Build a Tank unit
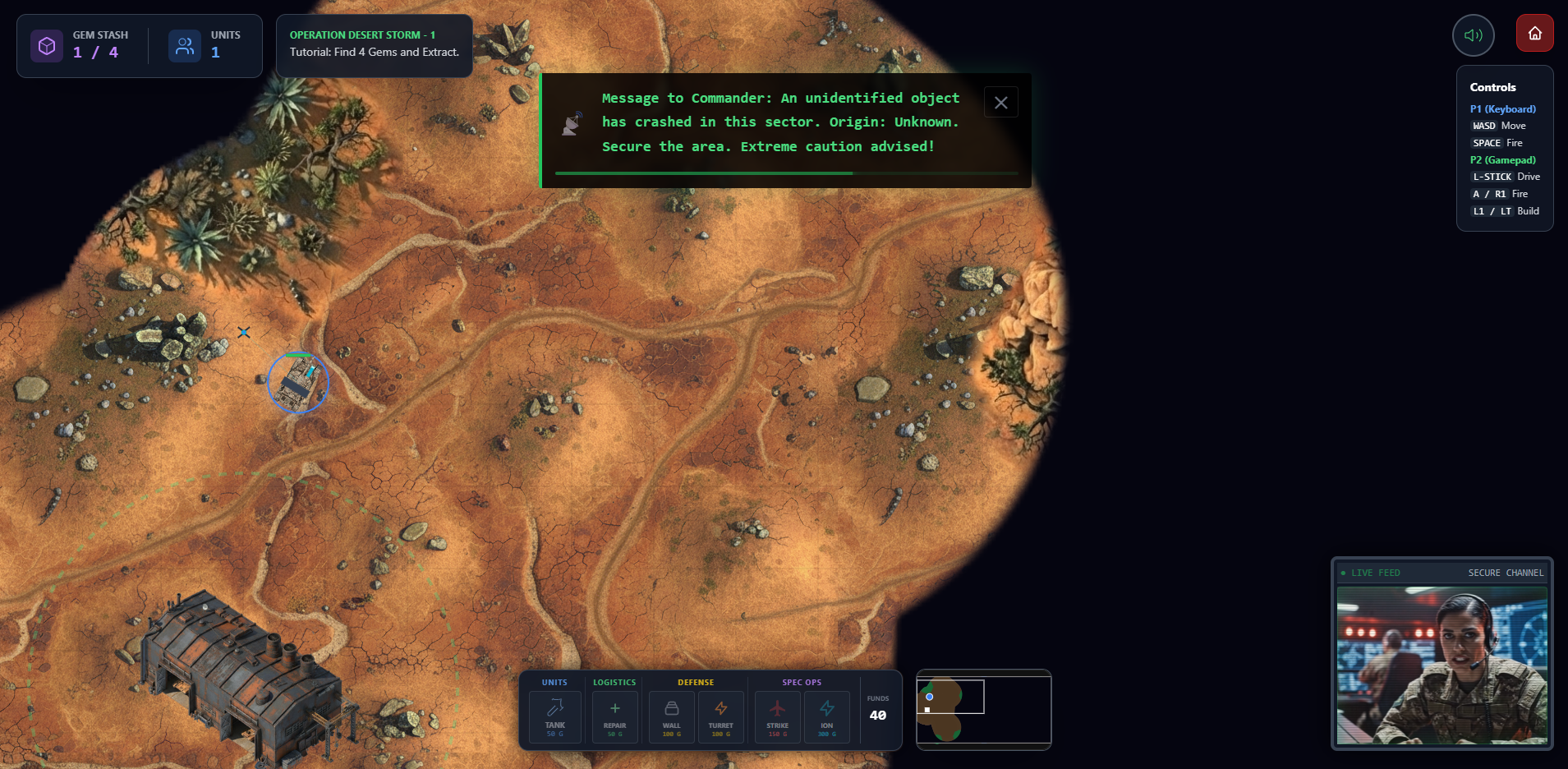 (x=555, y=716)
